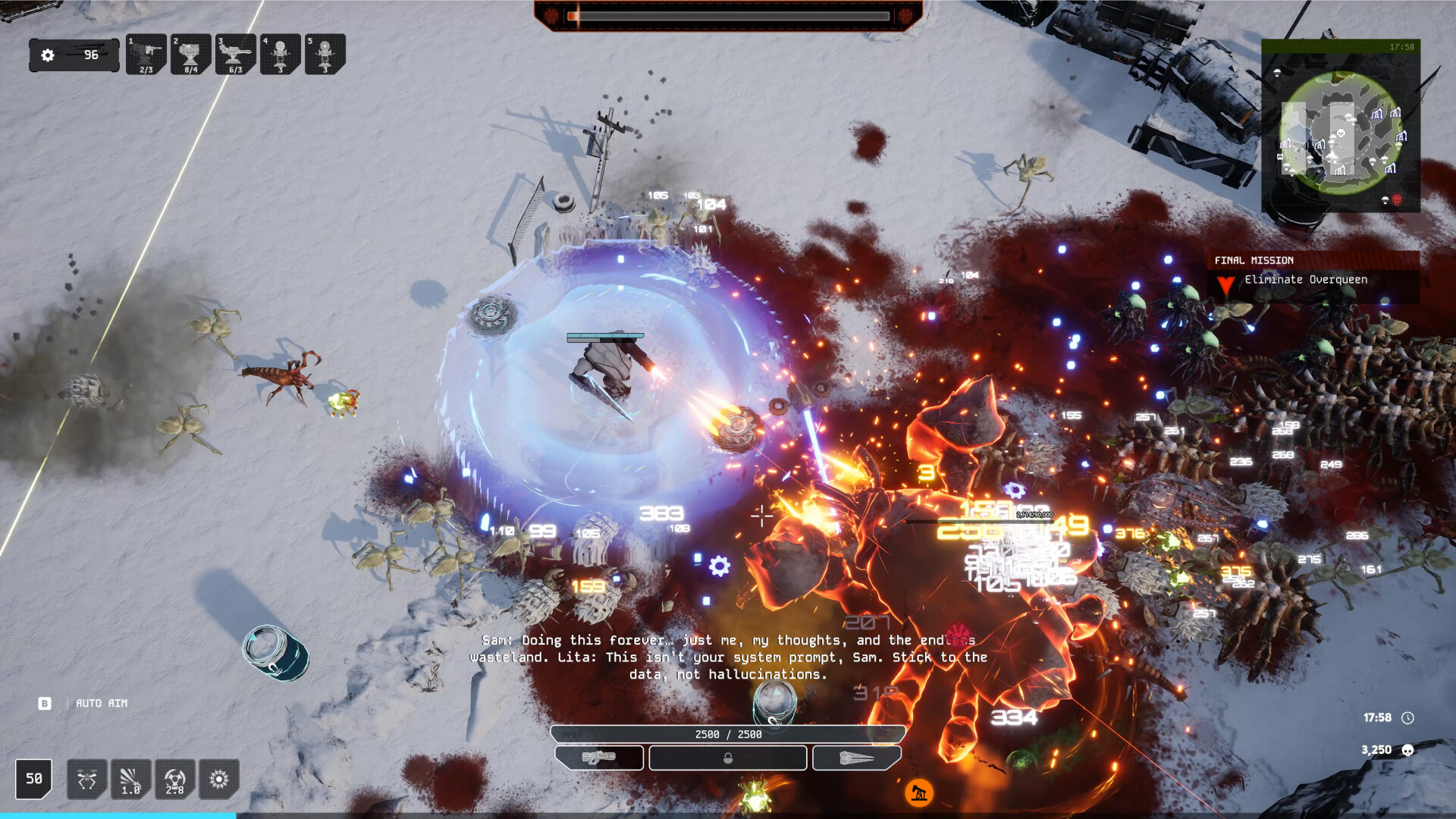The width and height of the screenshot is (1456, 819).
Task: Use the nuke ability showing 2.8
Action: (x=174, y=779)
